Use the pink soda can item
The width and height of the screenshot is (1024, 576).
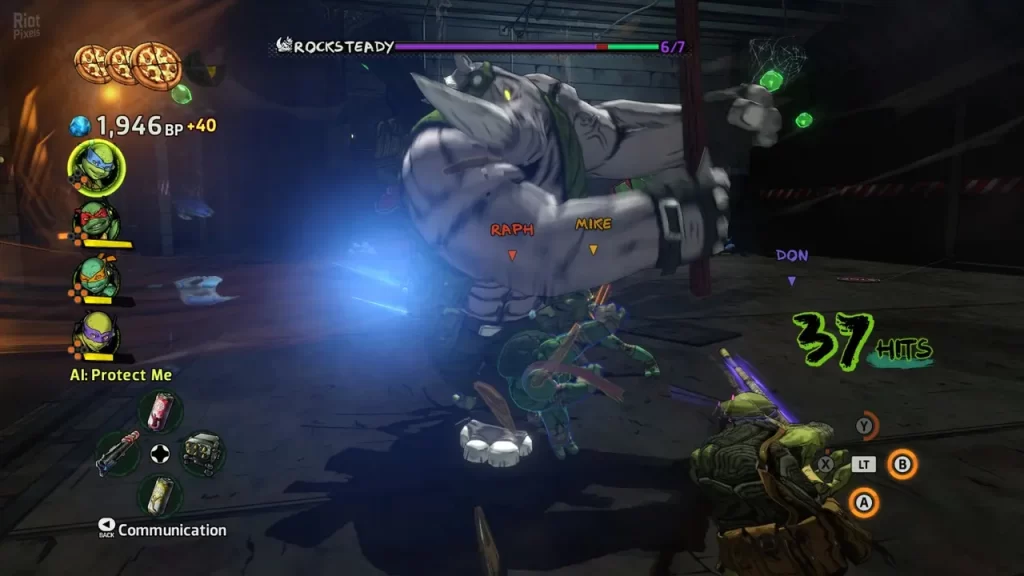click(158, 412)
